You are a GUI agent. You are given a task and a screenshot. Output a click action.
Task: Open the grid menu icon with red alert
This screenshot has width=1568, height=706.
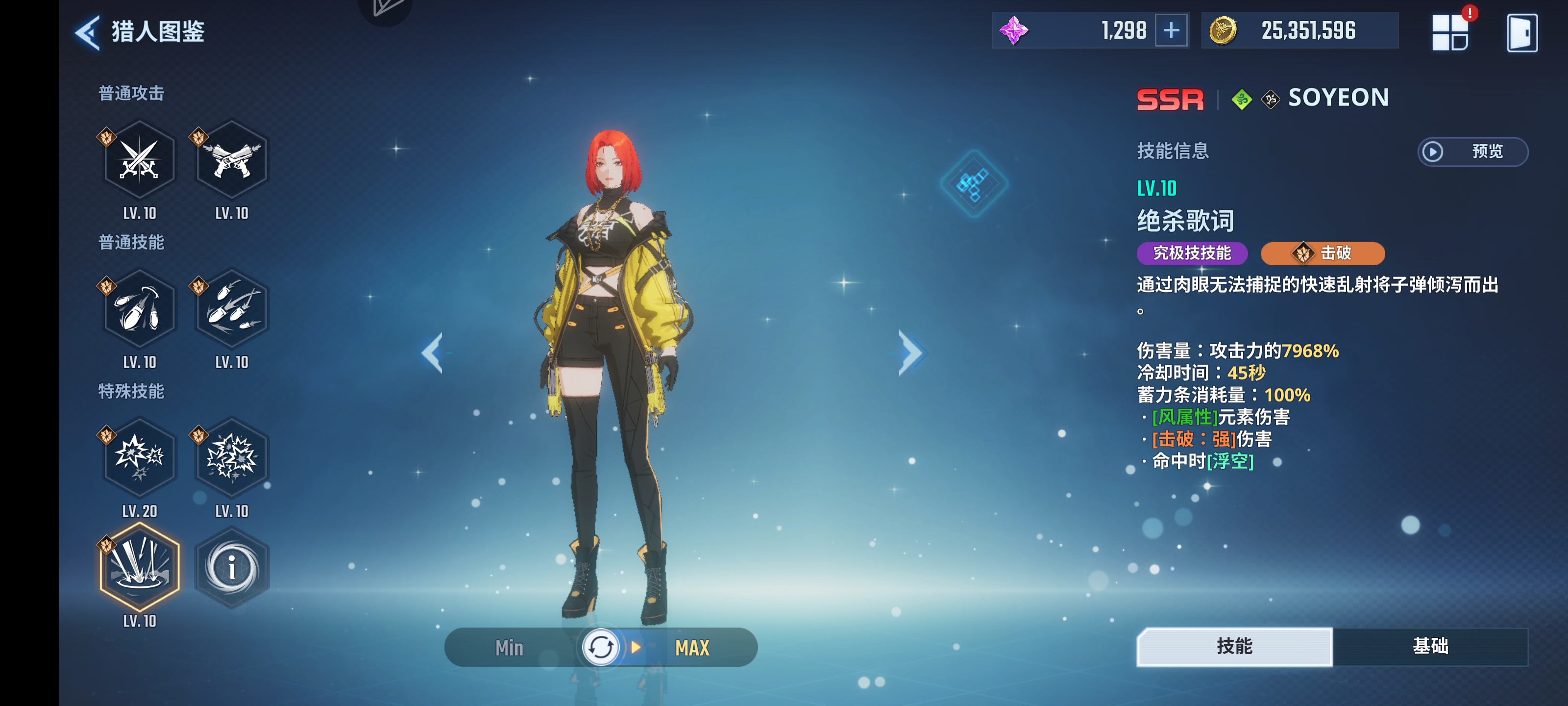(1450, 33)
